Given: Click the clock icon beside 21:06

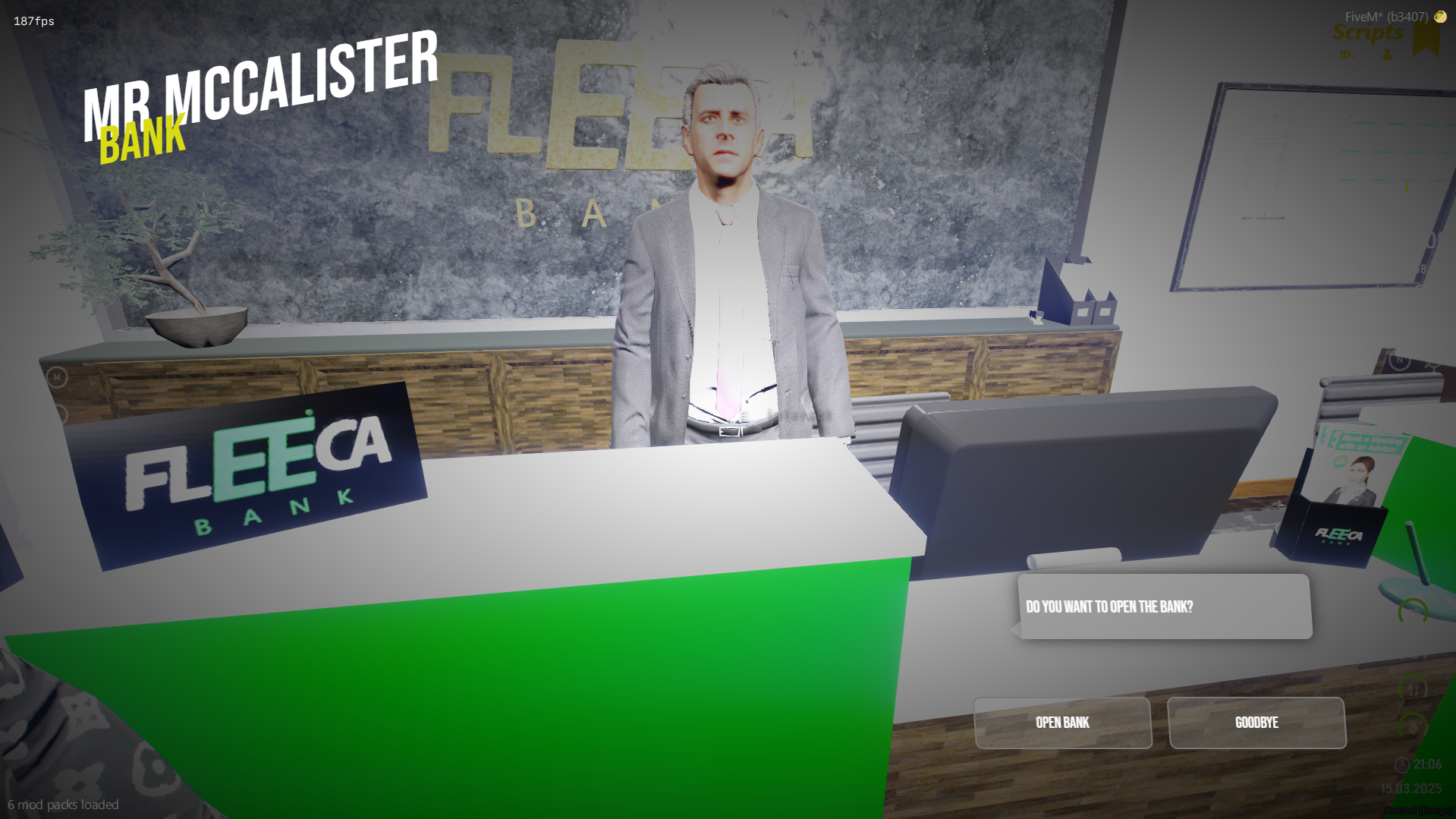Looking at the screenshot, I should (x=1401, y=763).
